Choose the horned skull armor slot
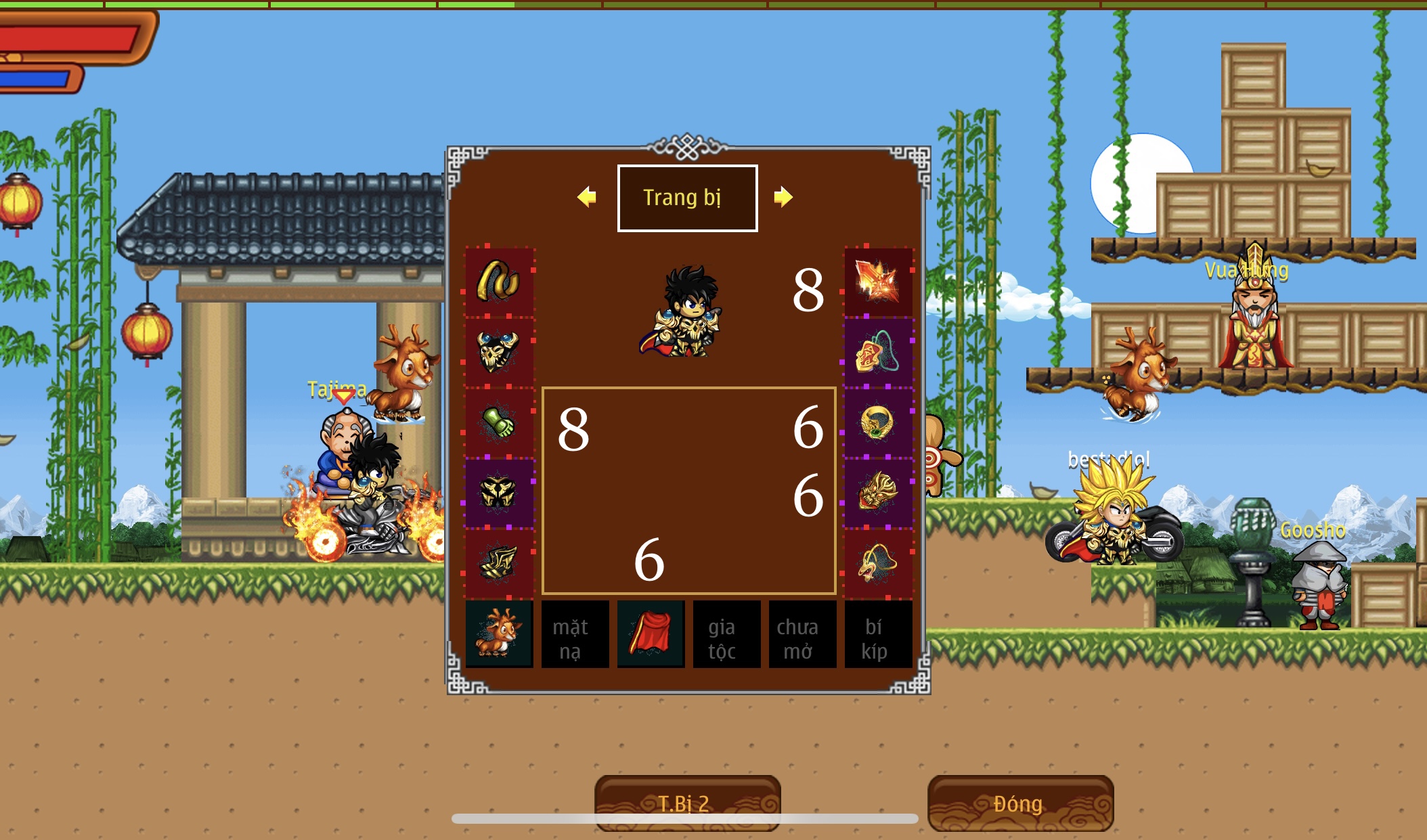This screenshot has height=840, width=1427. point(499,352)
